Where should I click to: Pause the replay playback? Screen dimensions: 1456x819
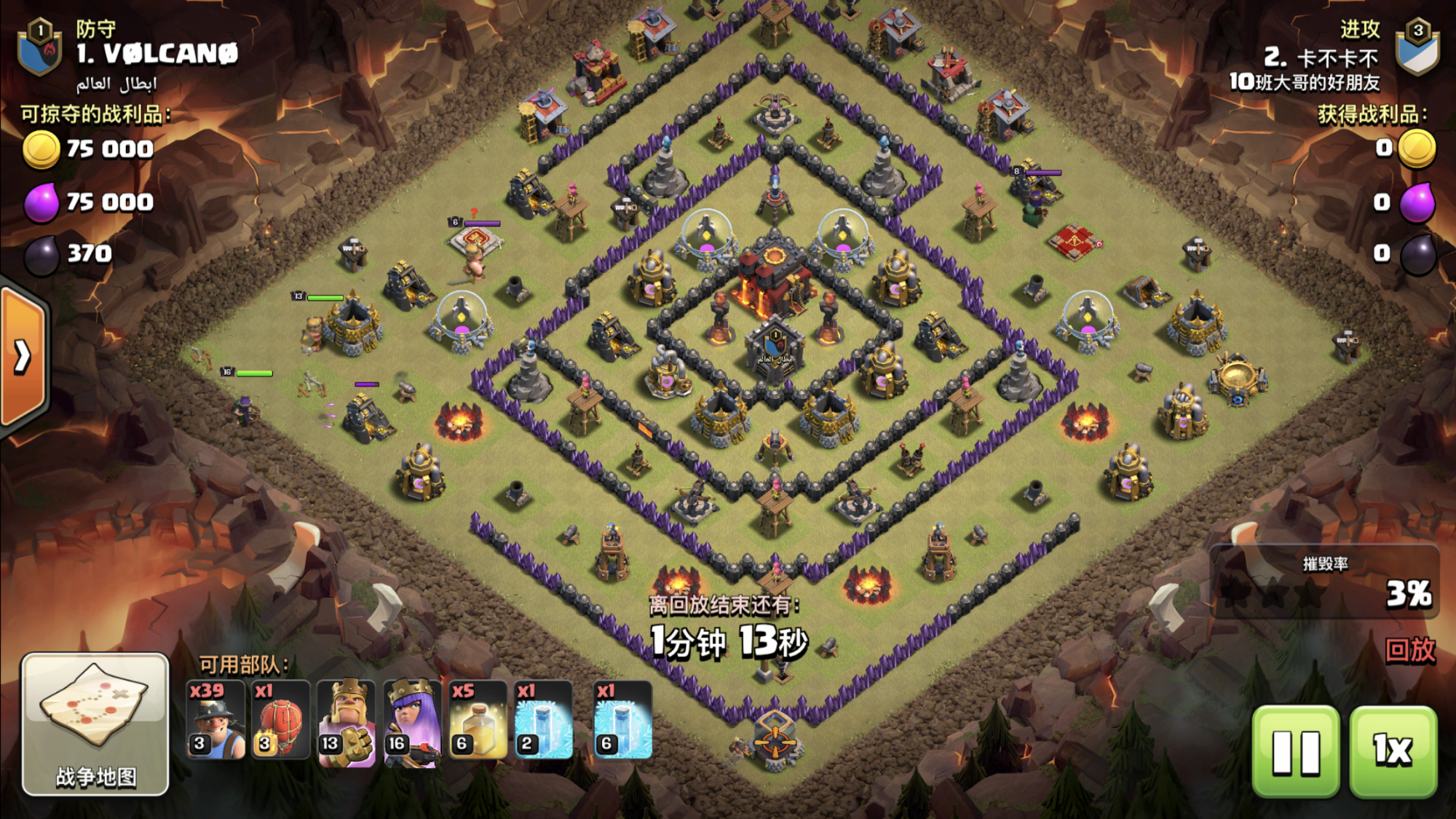(x=1296, y=751)
